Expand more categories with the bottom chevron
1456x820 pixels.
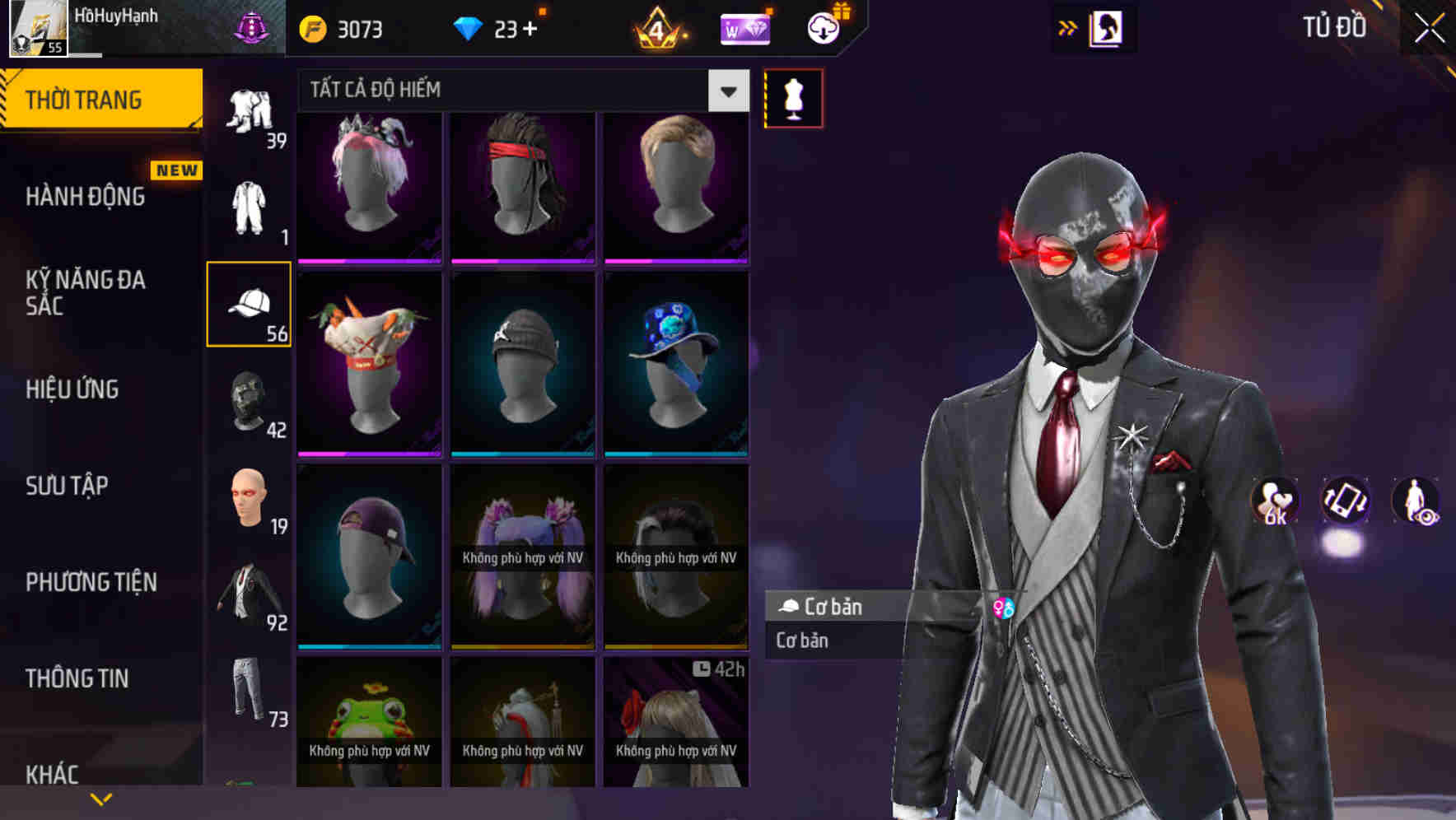(x=100, y=797)
